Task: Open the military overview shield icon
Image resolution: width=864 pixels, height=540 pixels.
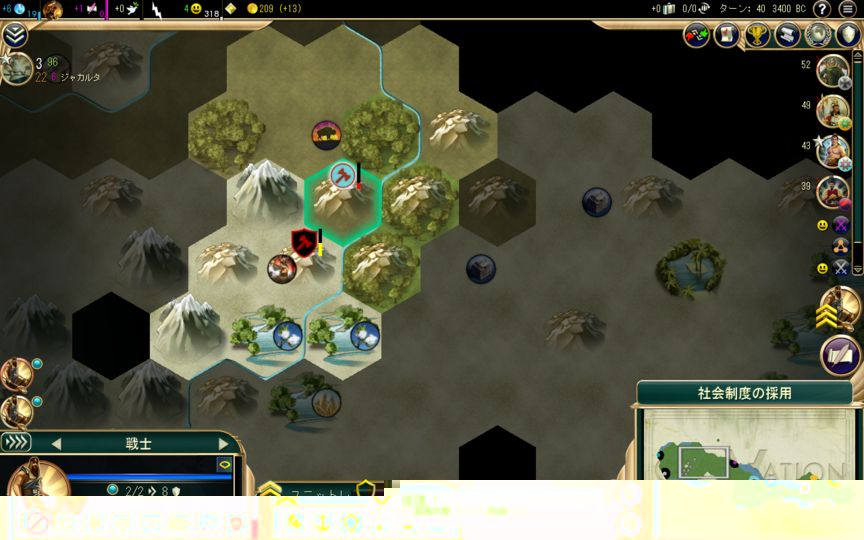Action: coord(848,36)
